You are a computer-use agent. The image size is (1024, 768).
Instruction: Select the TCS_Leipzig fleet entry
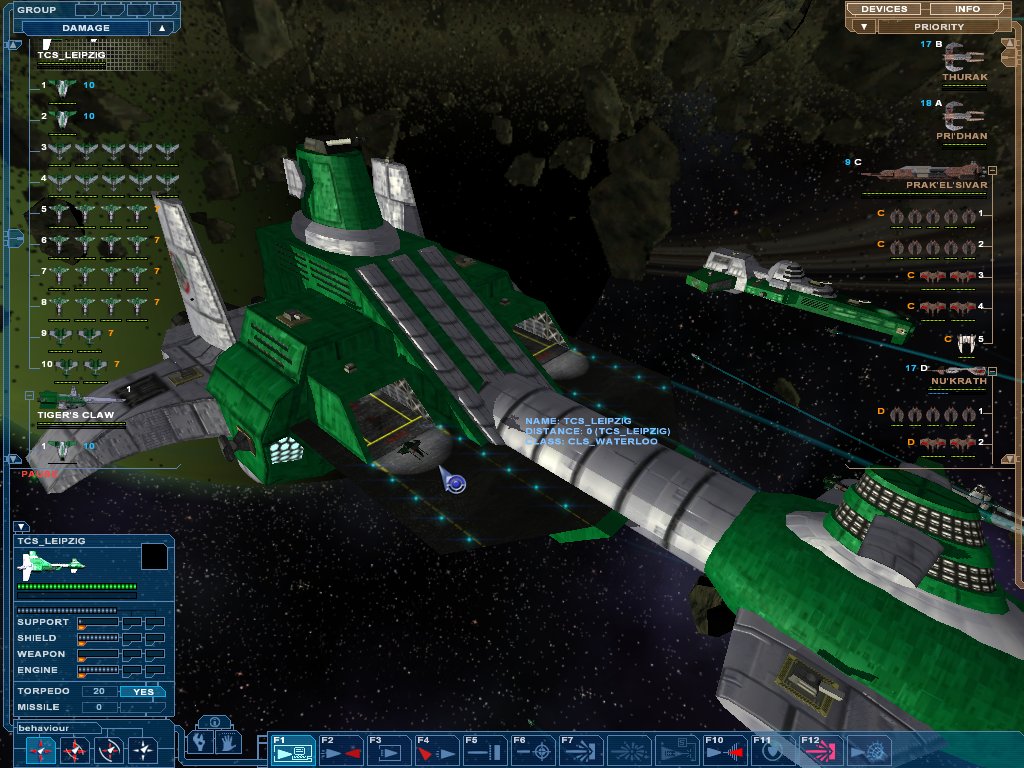[x=71, y=56]
